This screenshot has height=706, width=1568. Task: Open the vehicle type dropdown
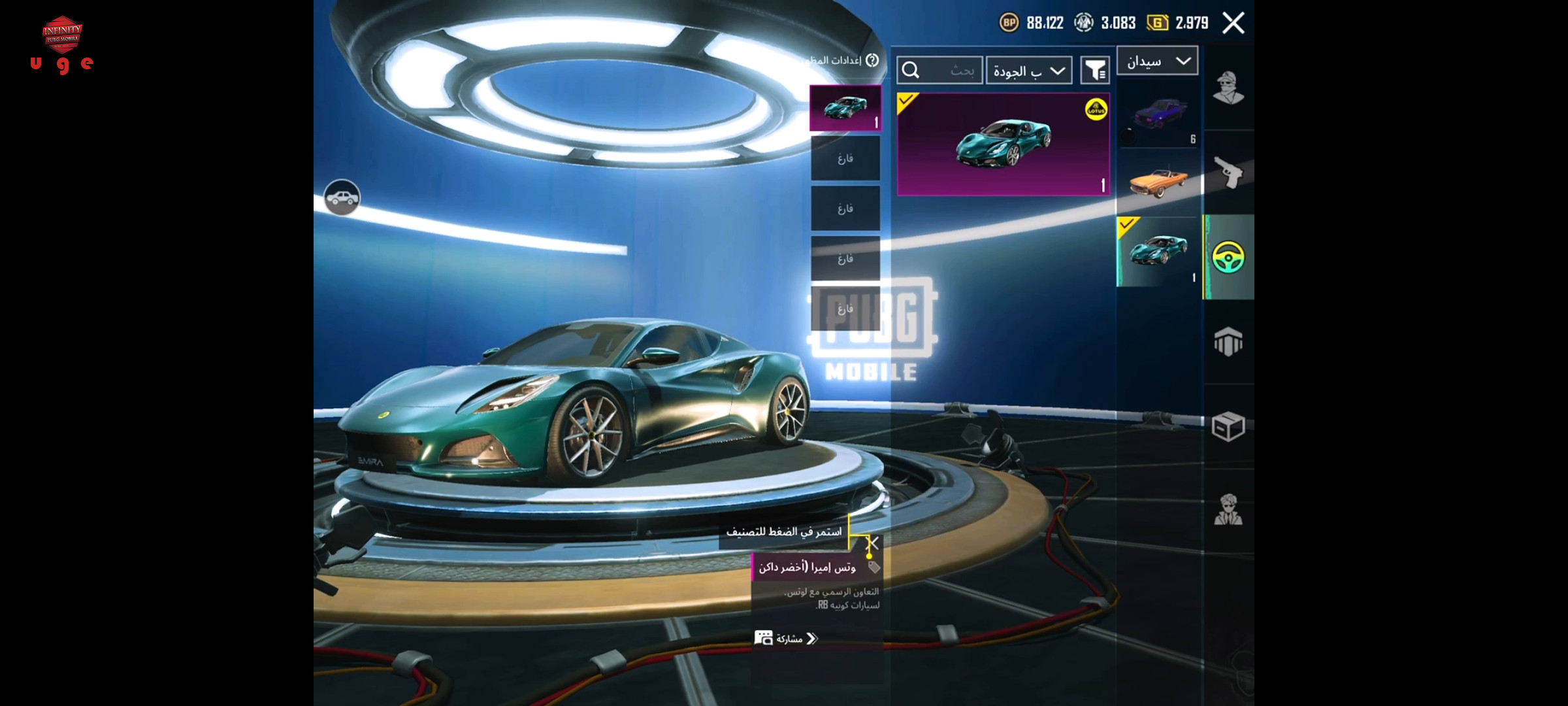[x=1157, y=61]
